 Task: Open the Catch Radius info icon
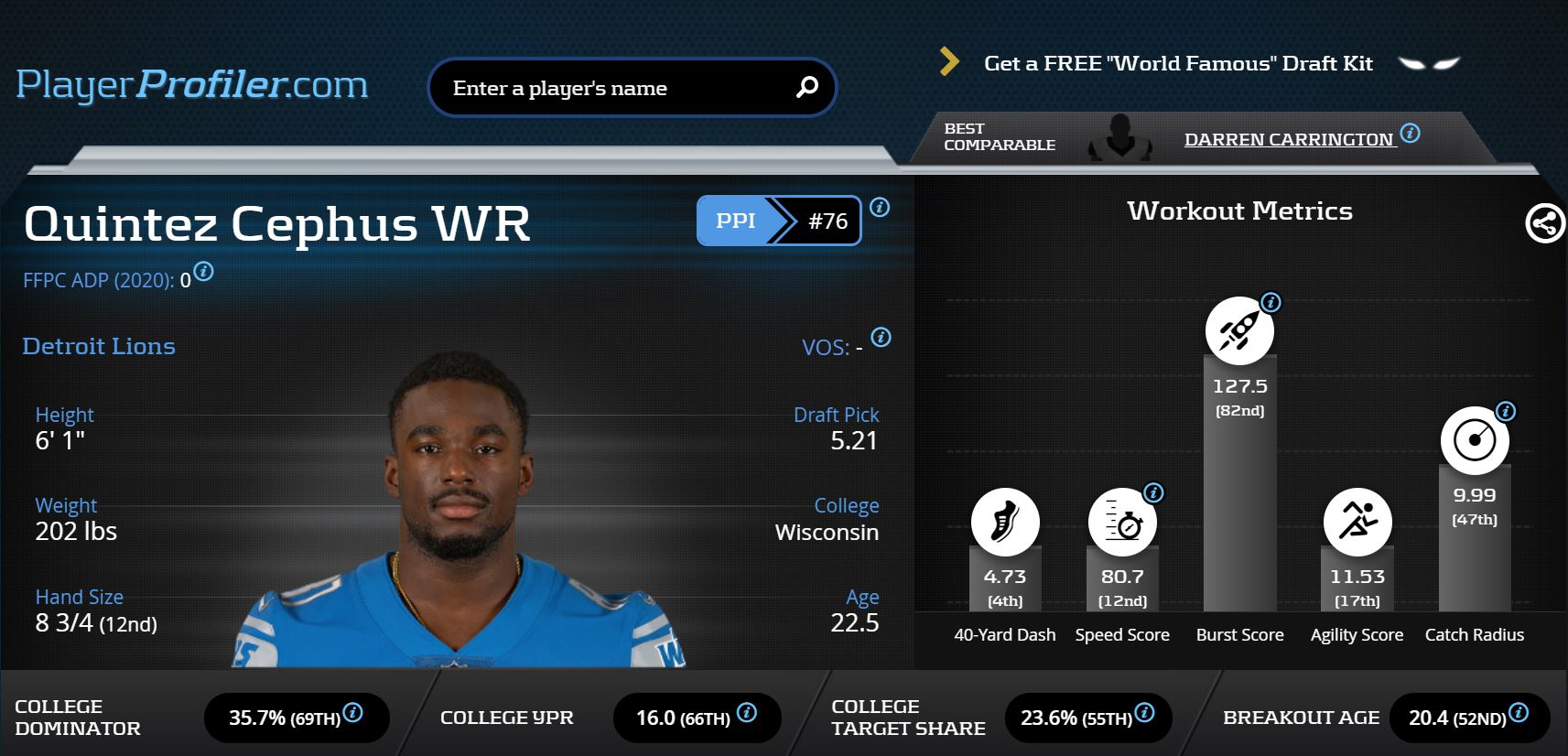coord(1506,411)
